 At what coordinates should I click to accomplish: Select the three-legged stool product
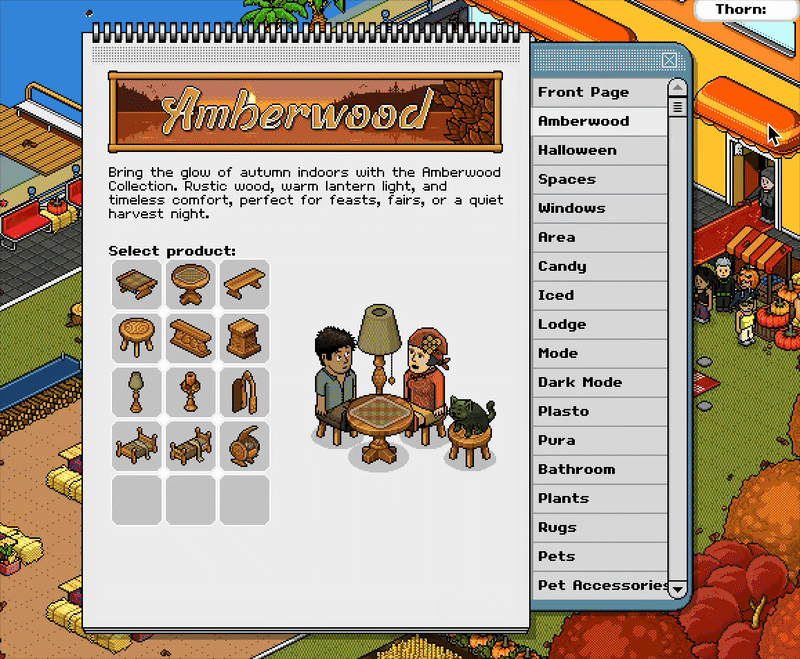[x=137, y=338]
